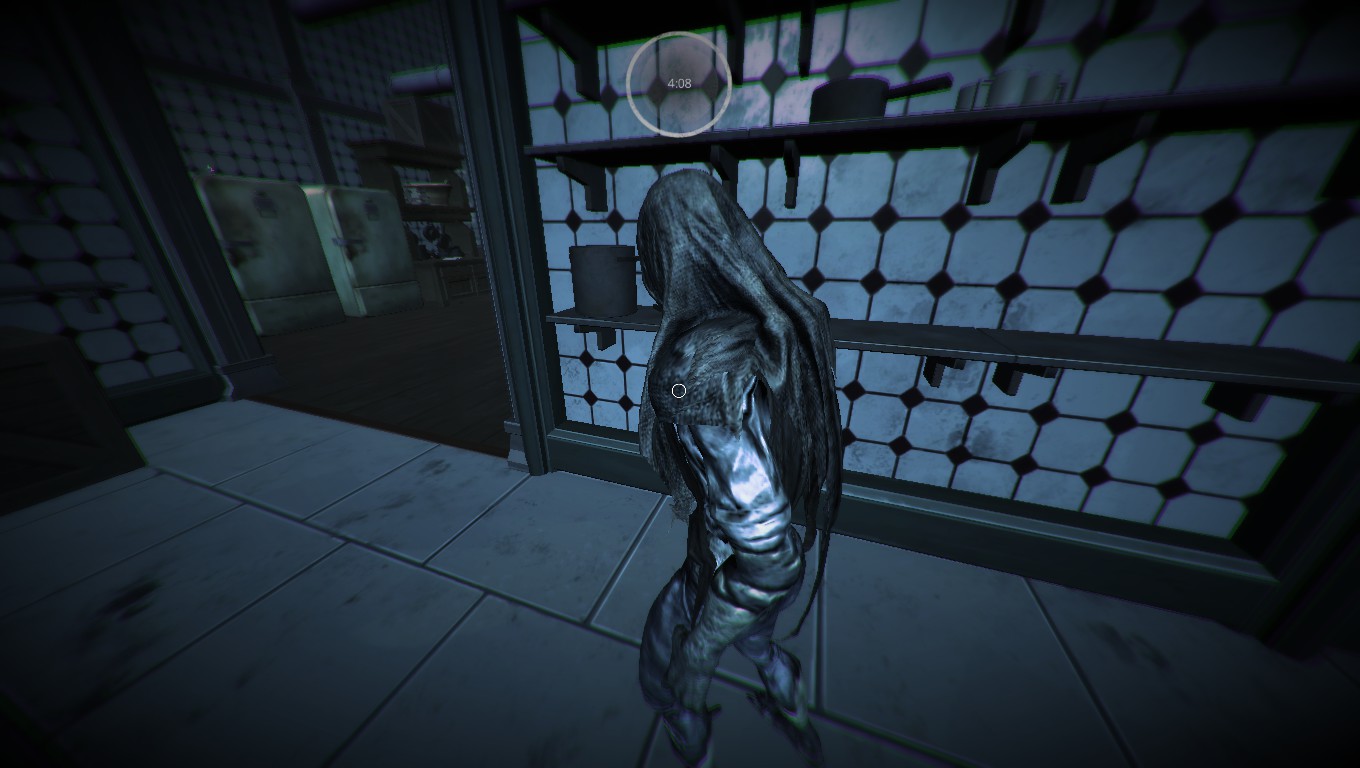
Task: Click the right refrigerator in the back room
Action: pos(365,250)
